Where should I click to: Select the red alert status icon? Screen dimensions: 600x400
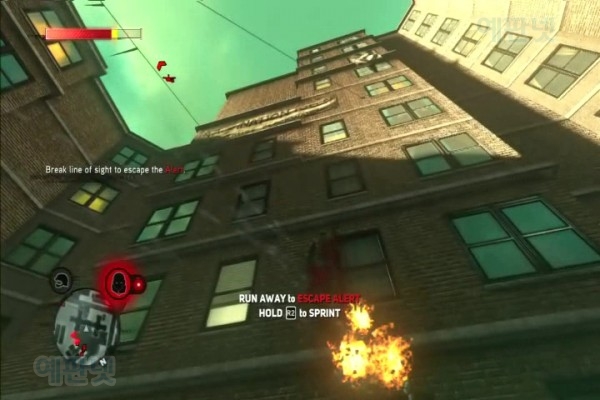116,281
